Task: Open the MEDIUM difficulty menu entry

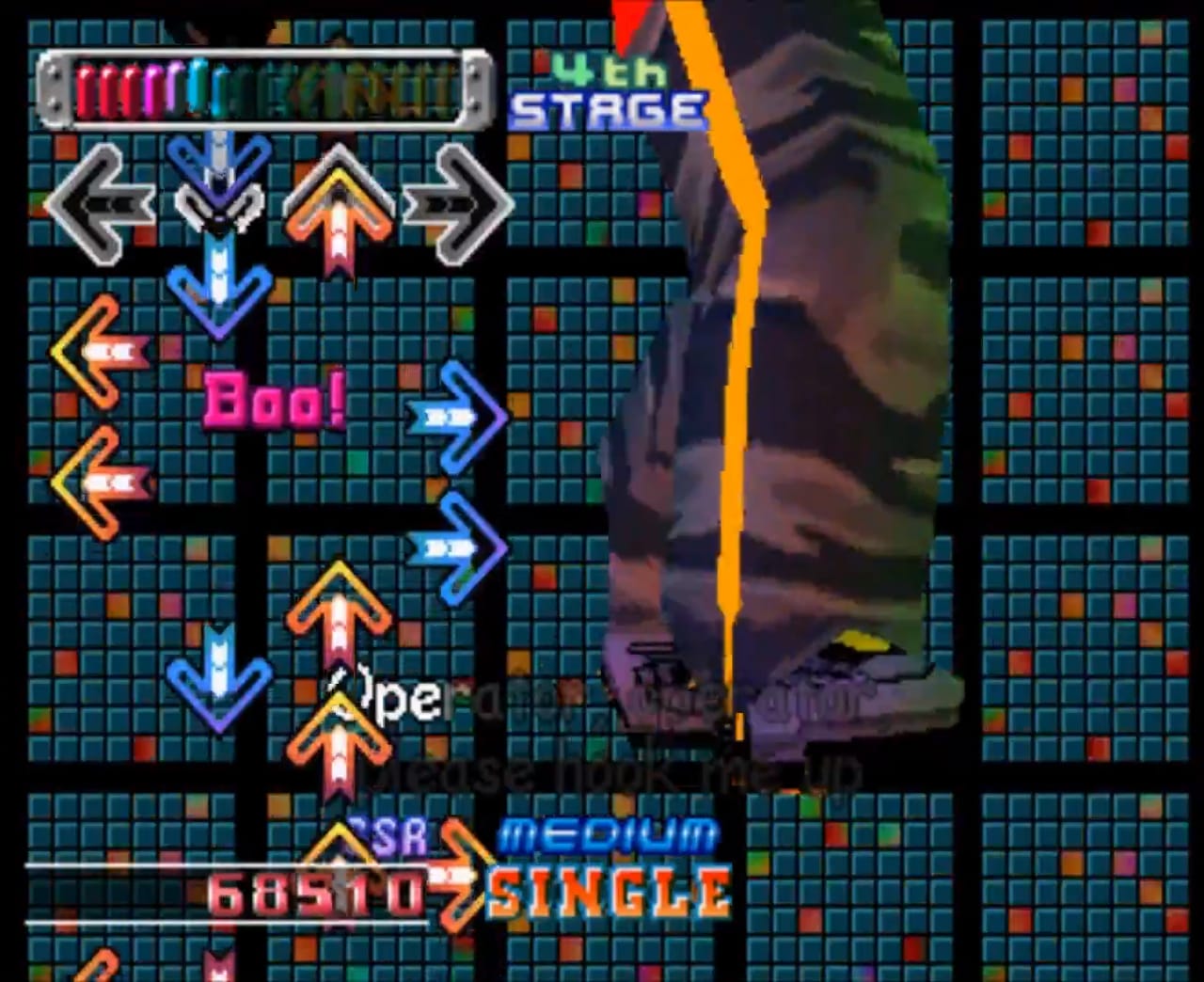Action: click(607, 832)
